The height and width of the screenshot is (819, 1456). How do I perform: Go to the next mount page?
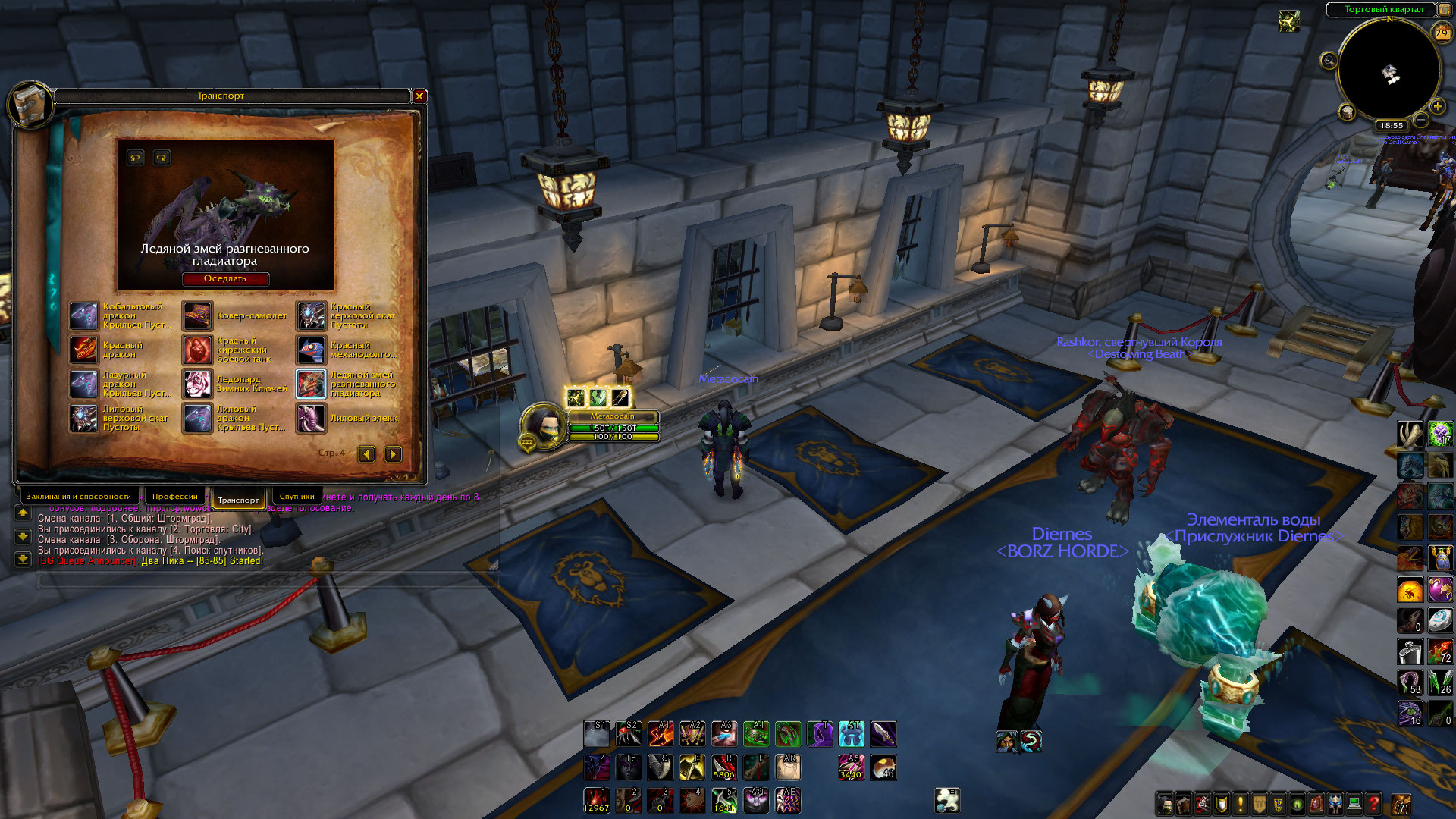click(393, 454)
